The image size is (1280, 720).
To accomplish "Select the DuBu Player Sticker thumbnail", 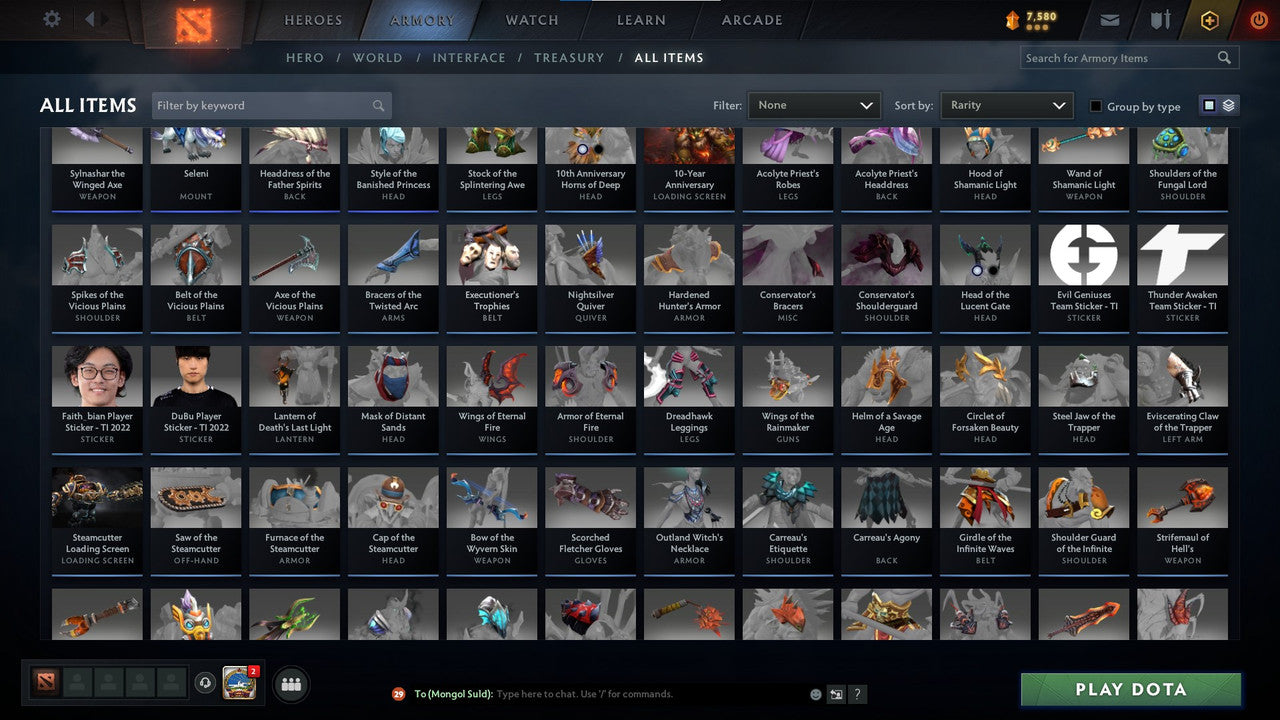I will coord(195,374).
